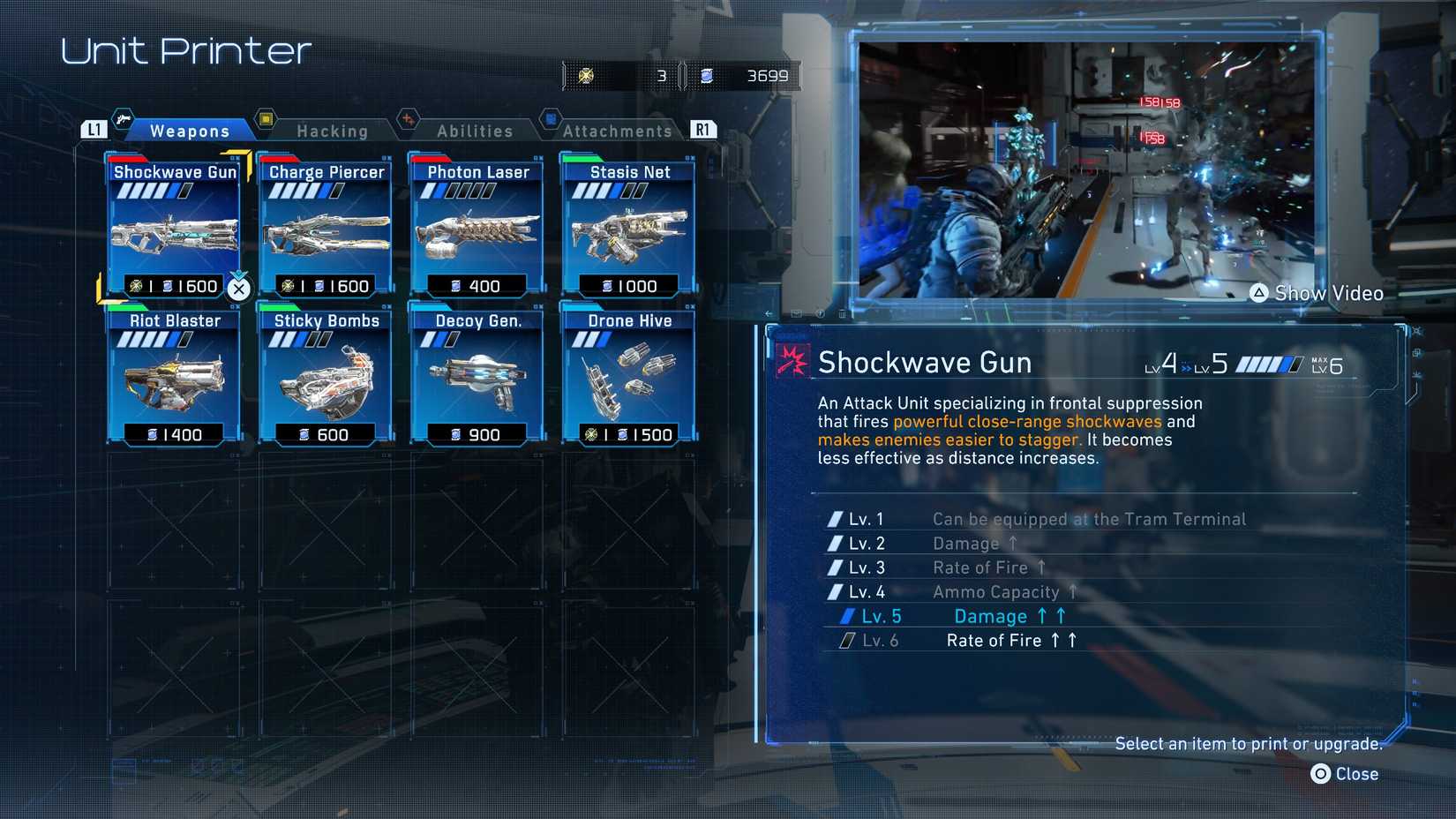Click the Lv.4 to Lv.5 upgrade progress bar
Image resolution: width=1456 pixels, height=819 pixels.
click(1272, 362)
